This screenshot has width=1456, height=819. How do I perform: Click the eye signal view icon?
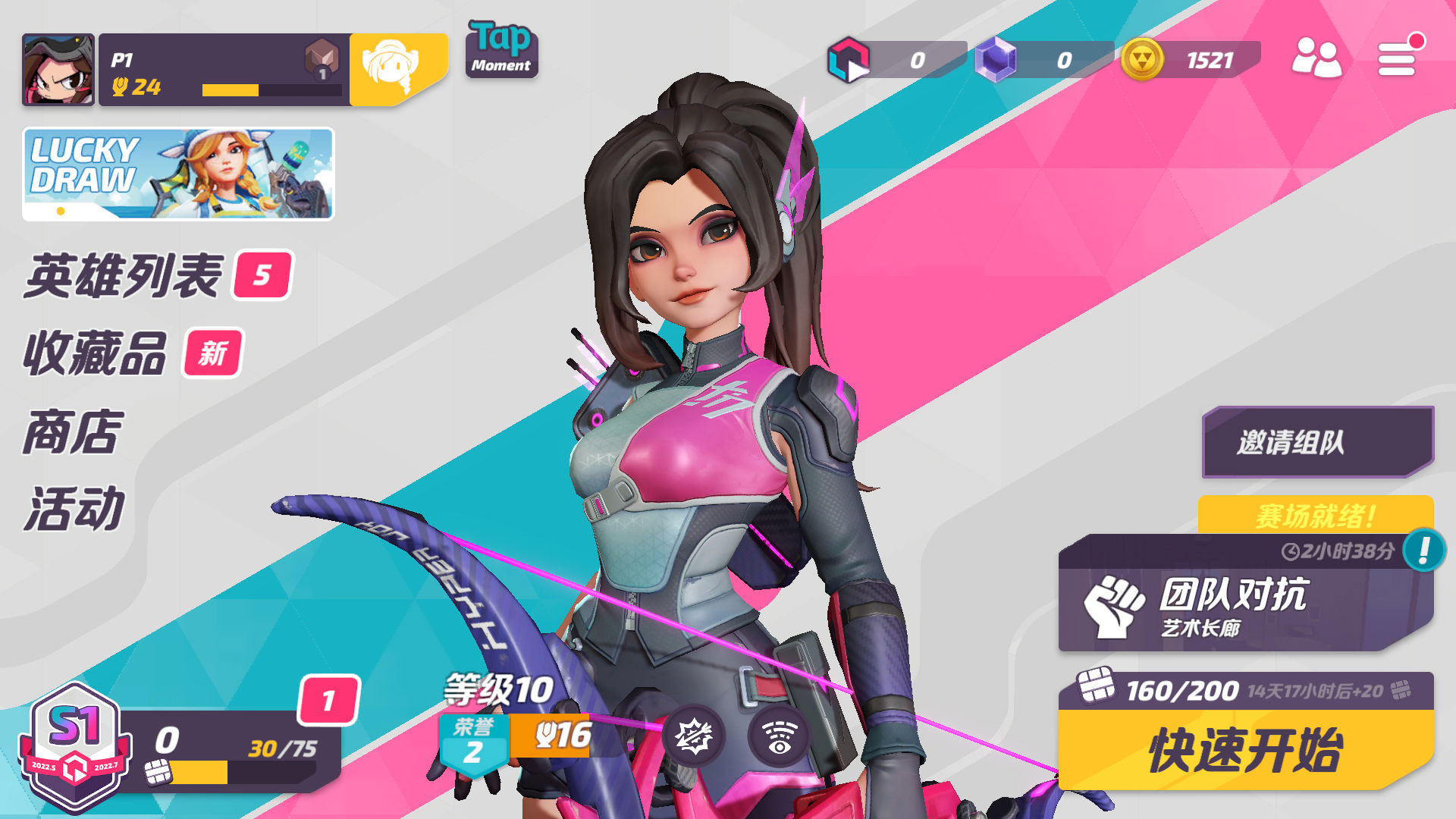pyautogui.click(x=779, y=735)
